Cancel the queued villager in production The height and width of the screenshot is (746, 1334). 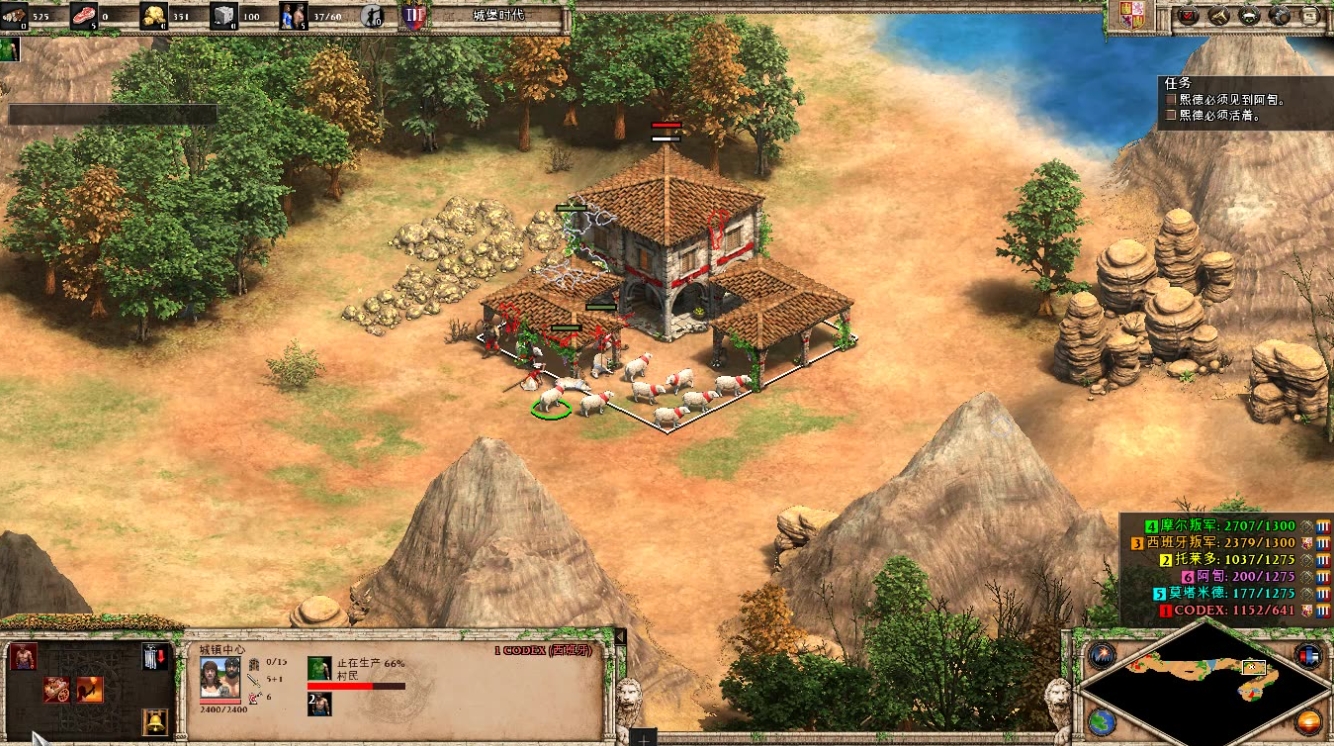coord(319,668)
